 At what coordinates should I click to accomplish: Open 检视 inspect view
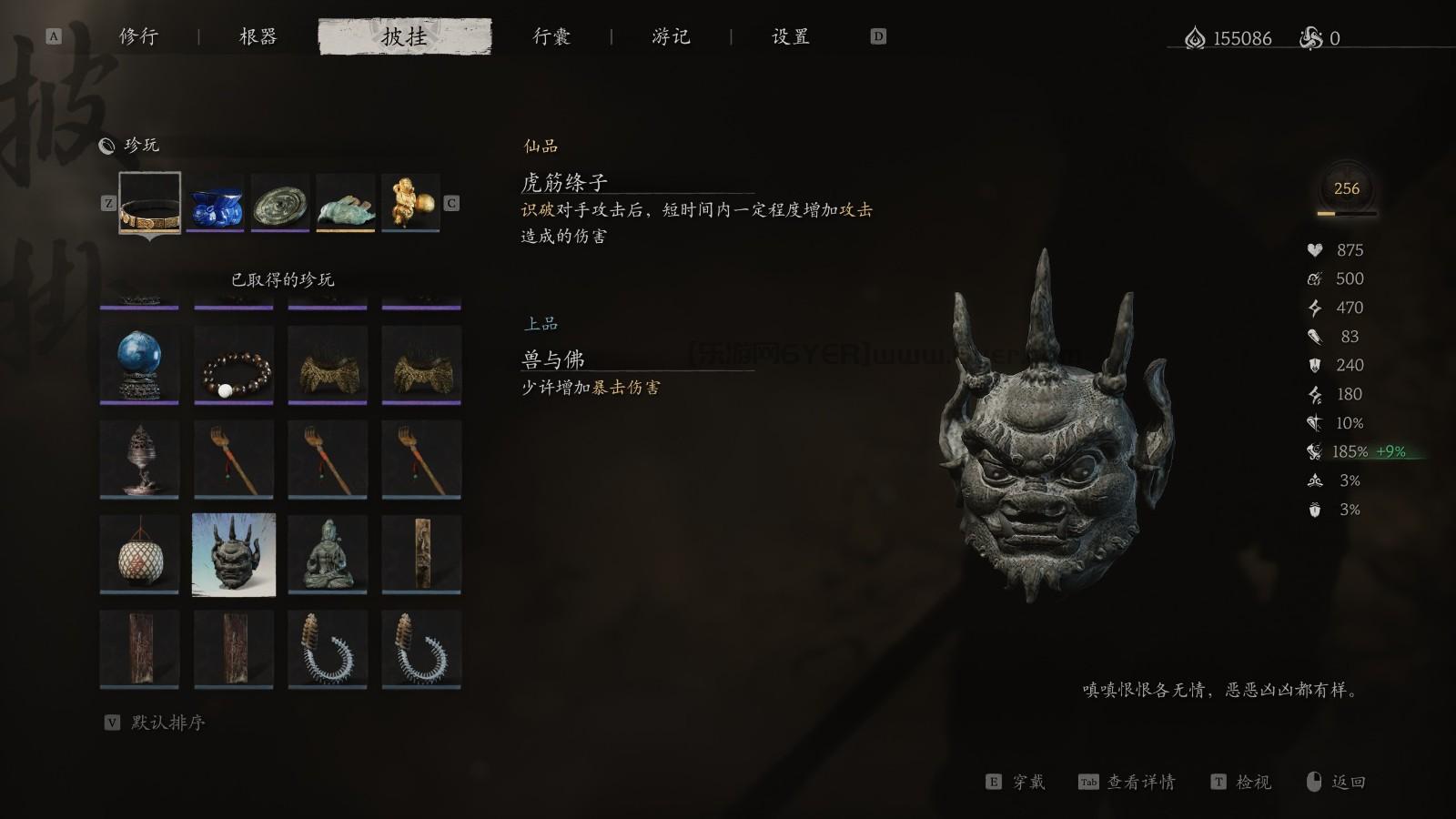tap(1256, 782)
